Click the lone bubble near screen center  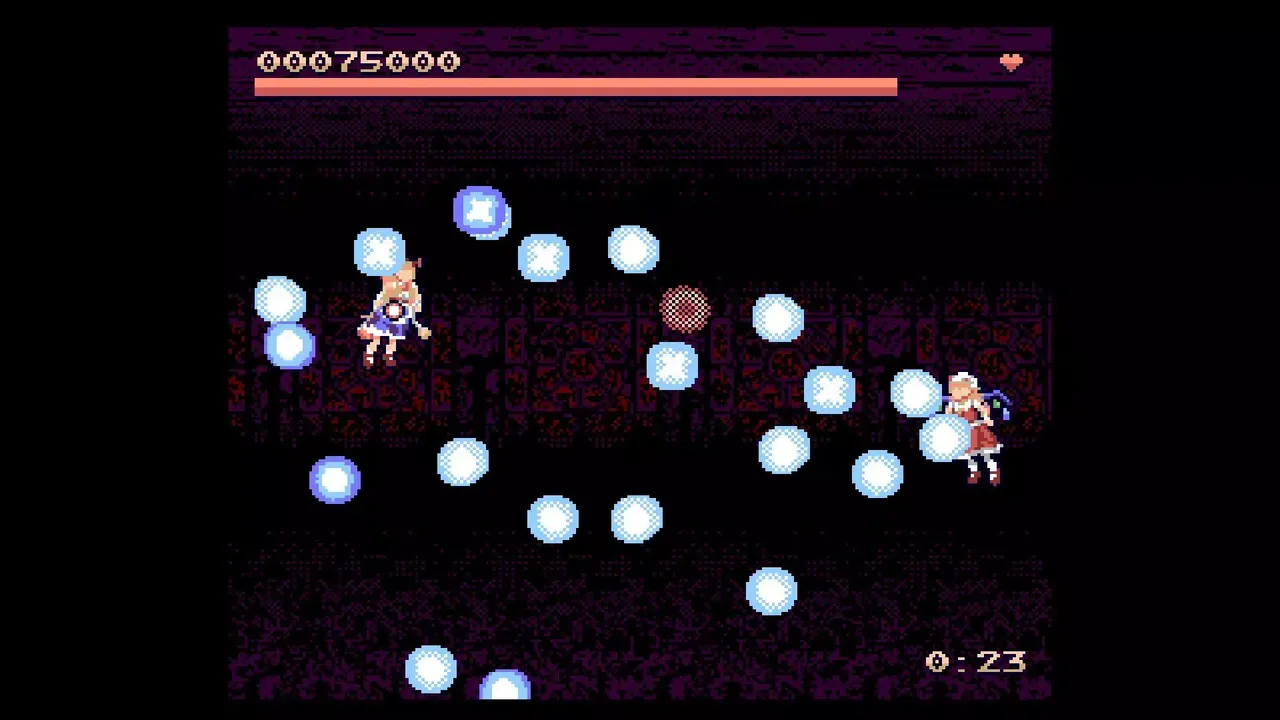pyautogui.click(x=462, y=462)
